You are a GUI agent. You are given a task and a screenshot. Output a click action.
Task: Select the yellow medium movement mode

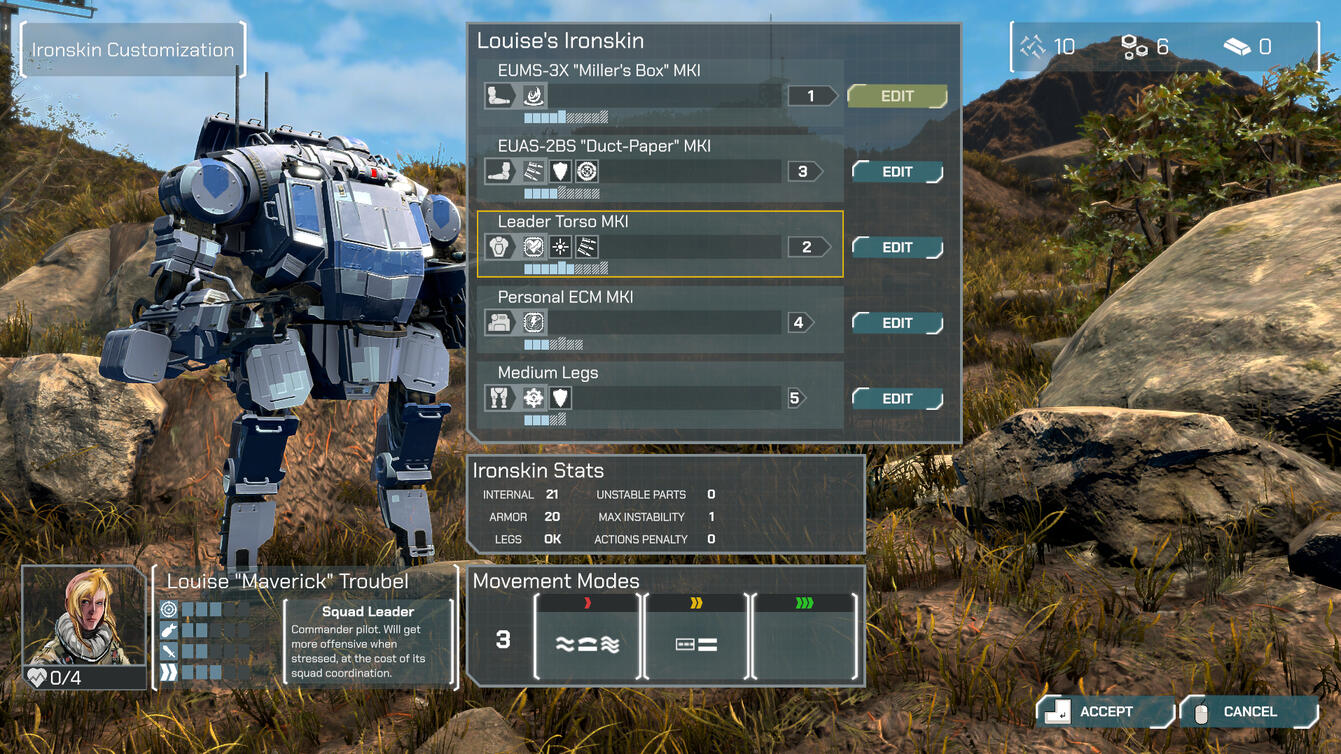pos(696,637)
